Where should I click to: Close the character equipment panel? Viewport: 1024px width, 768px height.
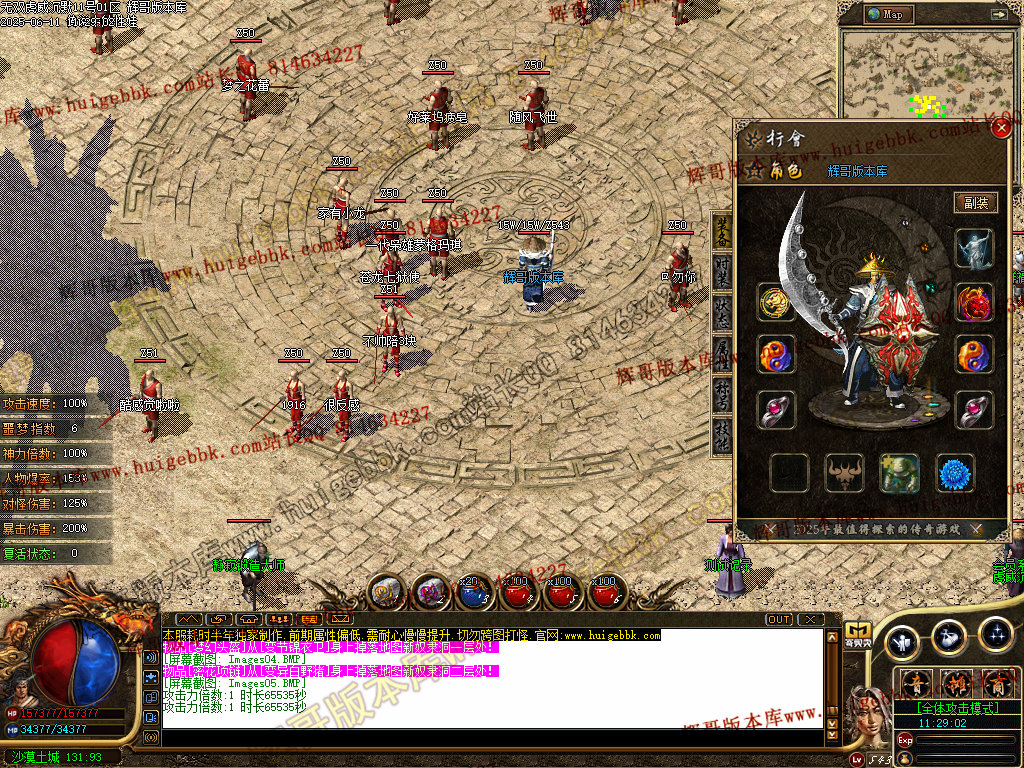click(x=1001, y=128)
